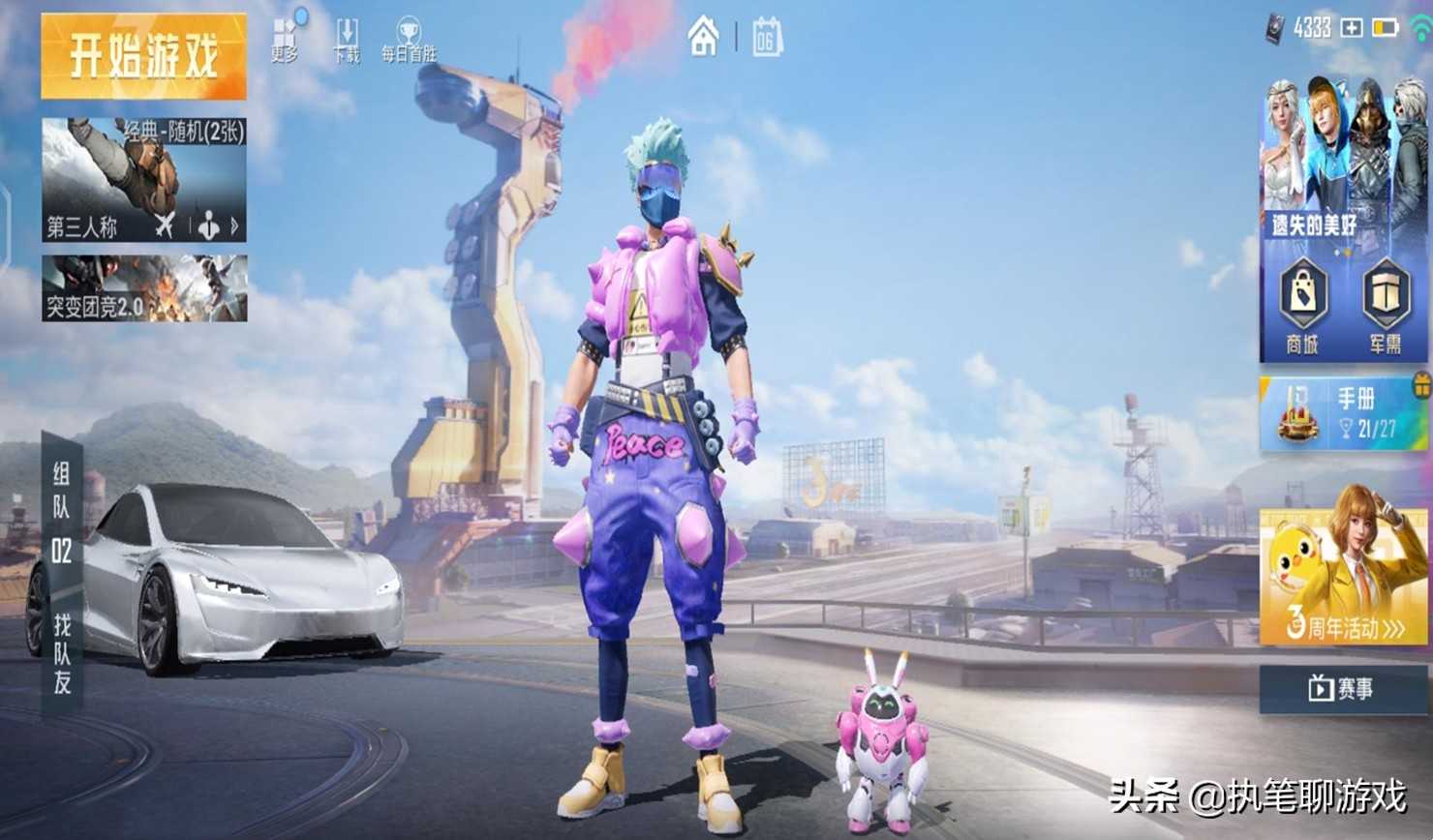The height and width of the screenshot is (840, 1433).
Task: Click the 开始游戏 start game button
Action: 143,56
